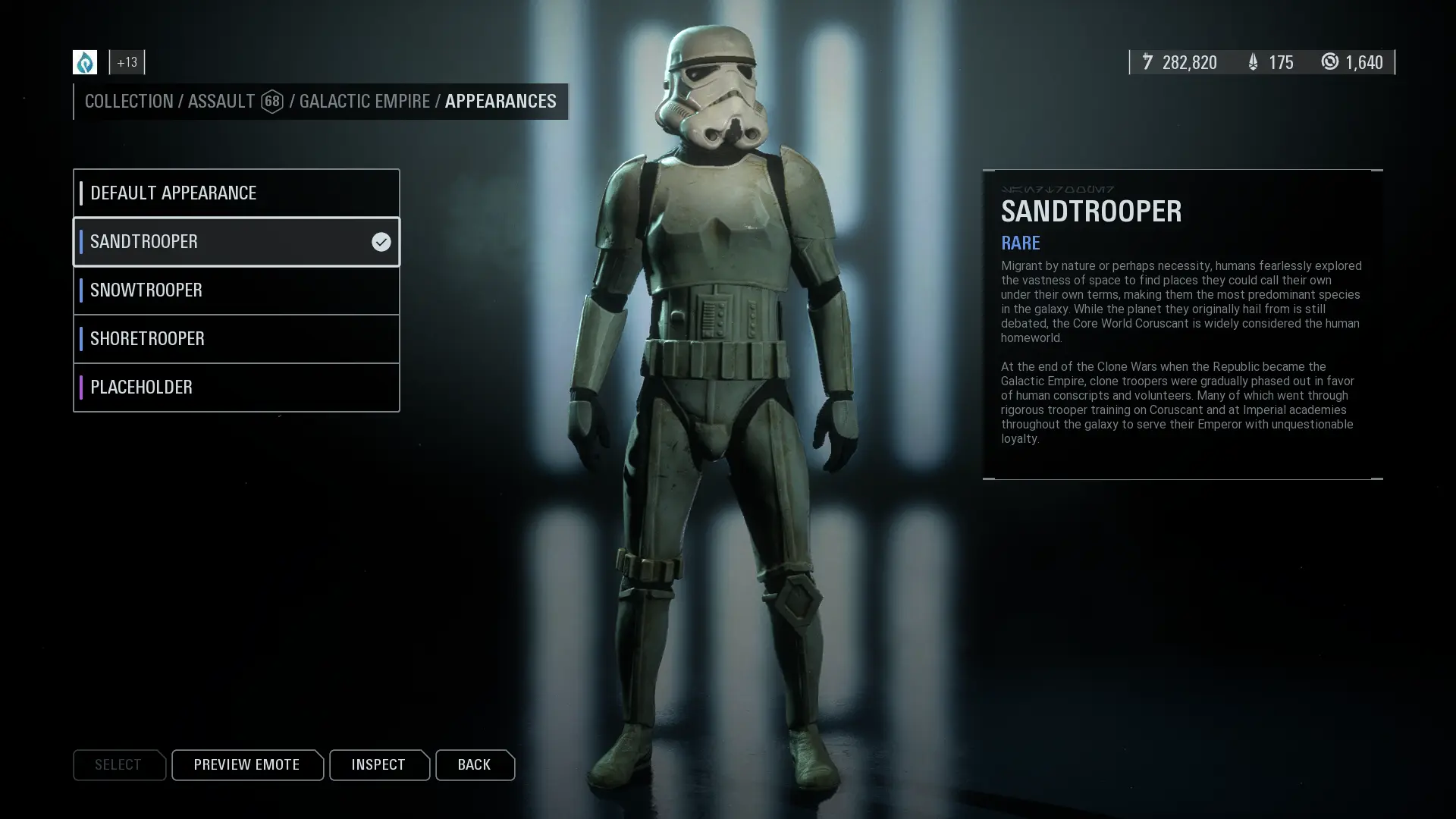The image size is (1456, 819).
Task: Choose the Sandtrooper appearance
Action: [x=236, y=242]
